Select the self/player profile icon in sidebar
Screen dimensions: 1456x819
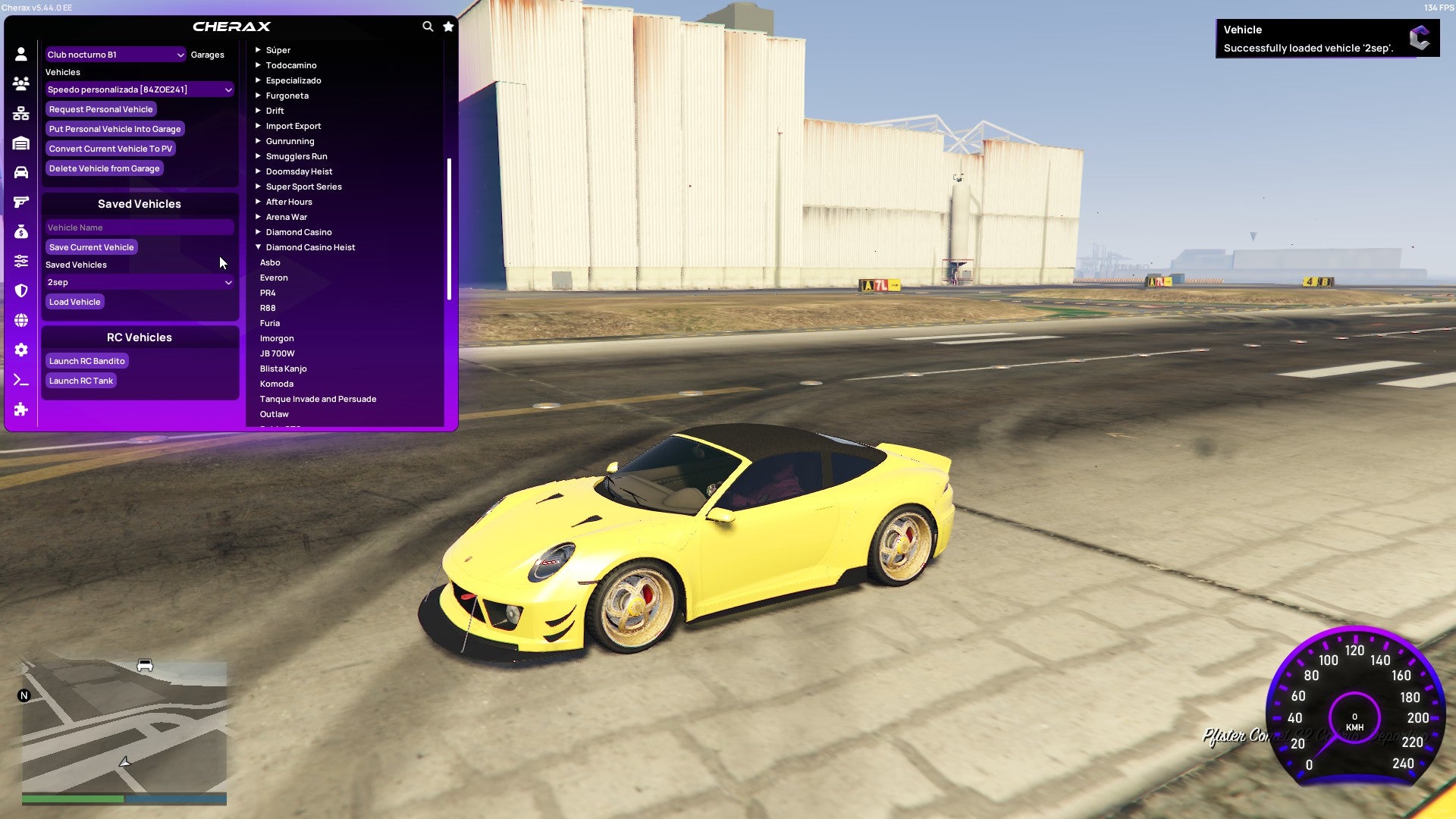(x=20, y=53)
